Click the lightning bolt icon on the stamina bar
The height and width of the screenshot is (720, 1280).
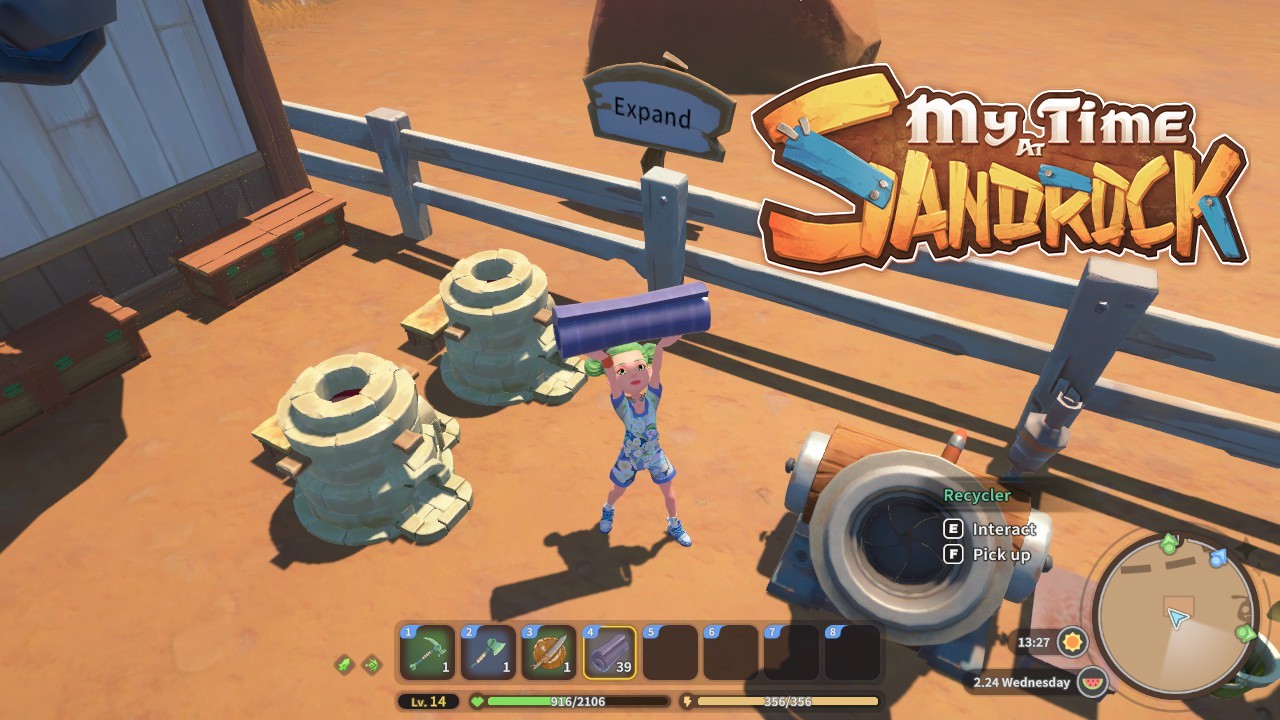tap(688, 701)
